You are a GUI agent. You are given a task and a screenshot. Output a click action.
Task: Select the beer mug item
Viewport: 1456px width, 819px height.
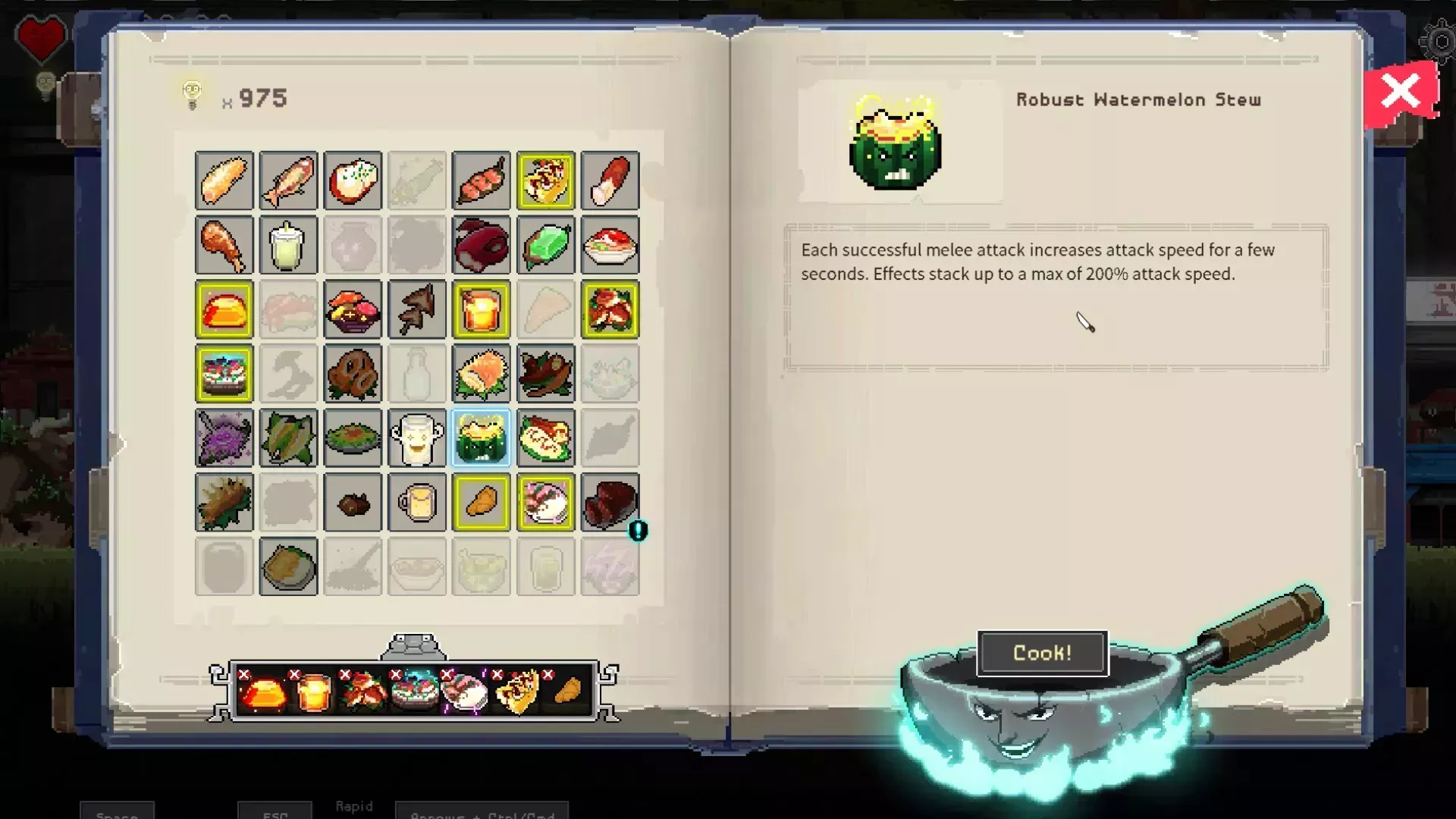pos(417,502)
